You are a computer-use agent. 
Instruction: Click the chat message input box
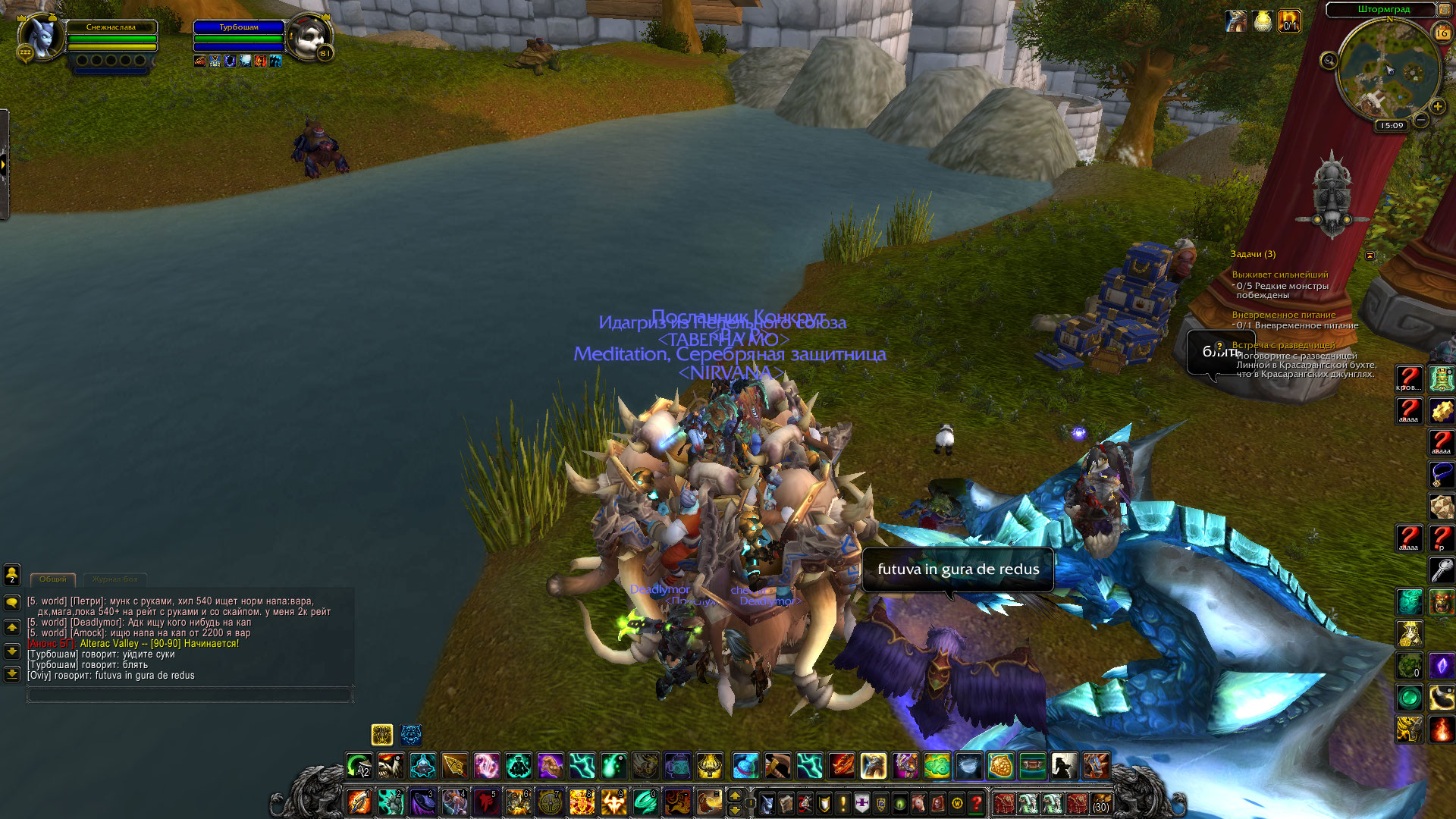click(x=190, y=694)
